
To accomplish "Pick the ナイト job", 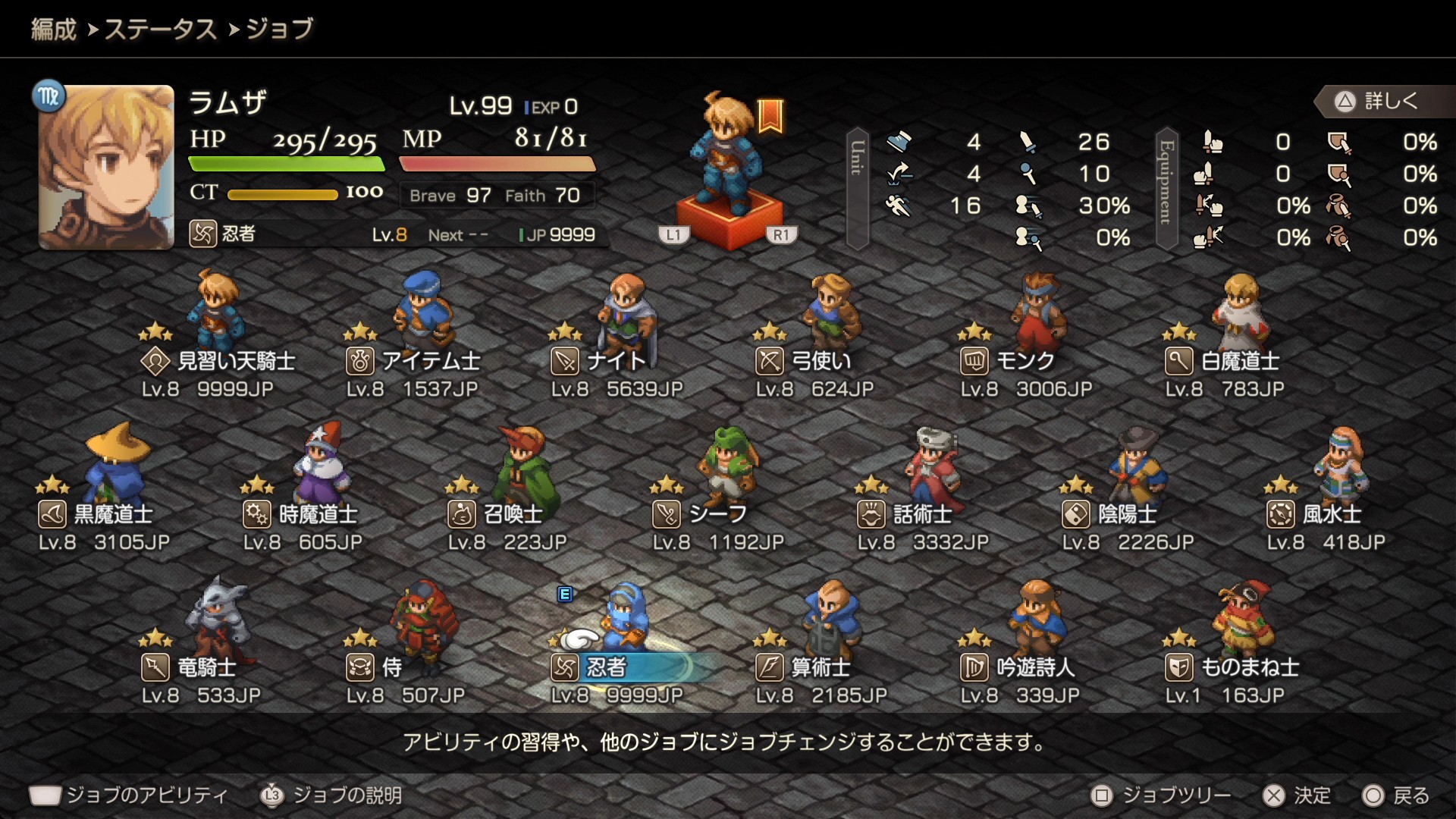I will [x=599, y=361].
